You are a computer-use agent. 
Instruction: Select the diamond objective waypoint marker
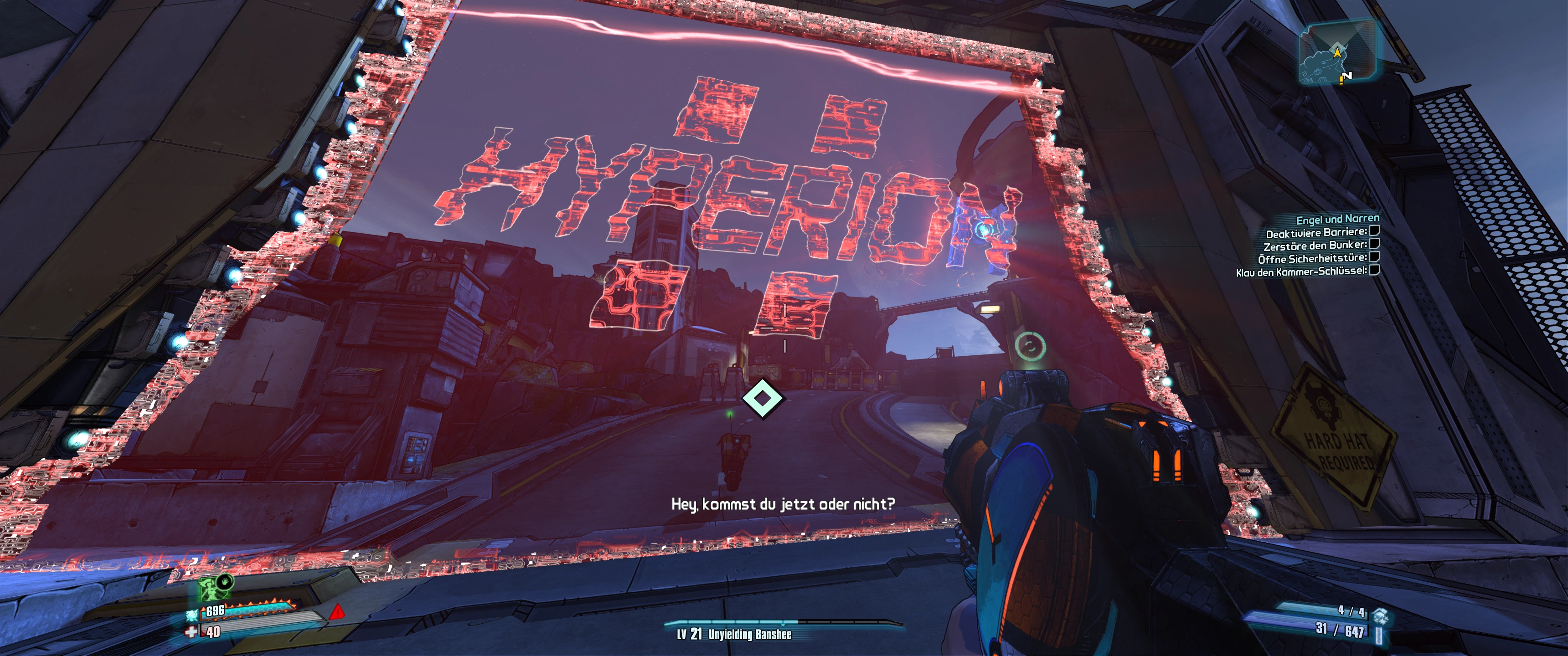point(763,398)
